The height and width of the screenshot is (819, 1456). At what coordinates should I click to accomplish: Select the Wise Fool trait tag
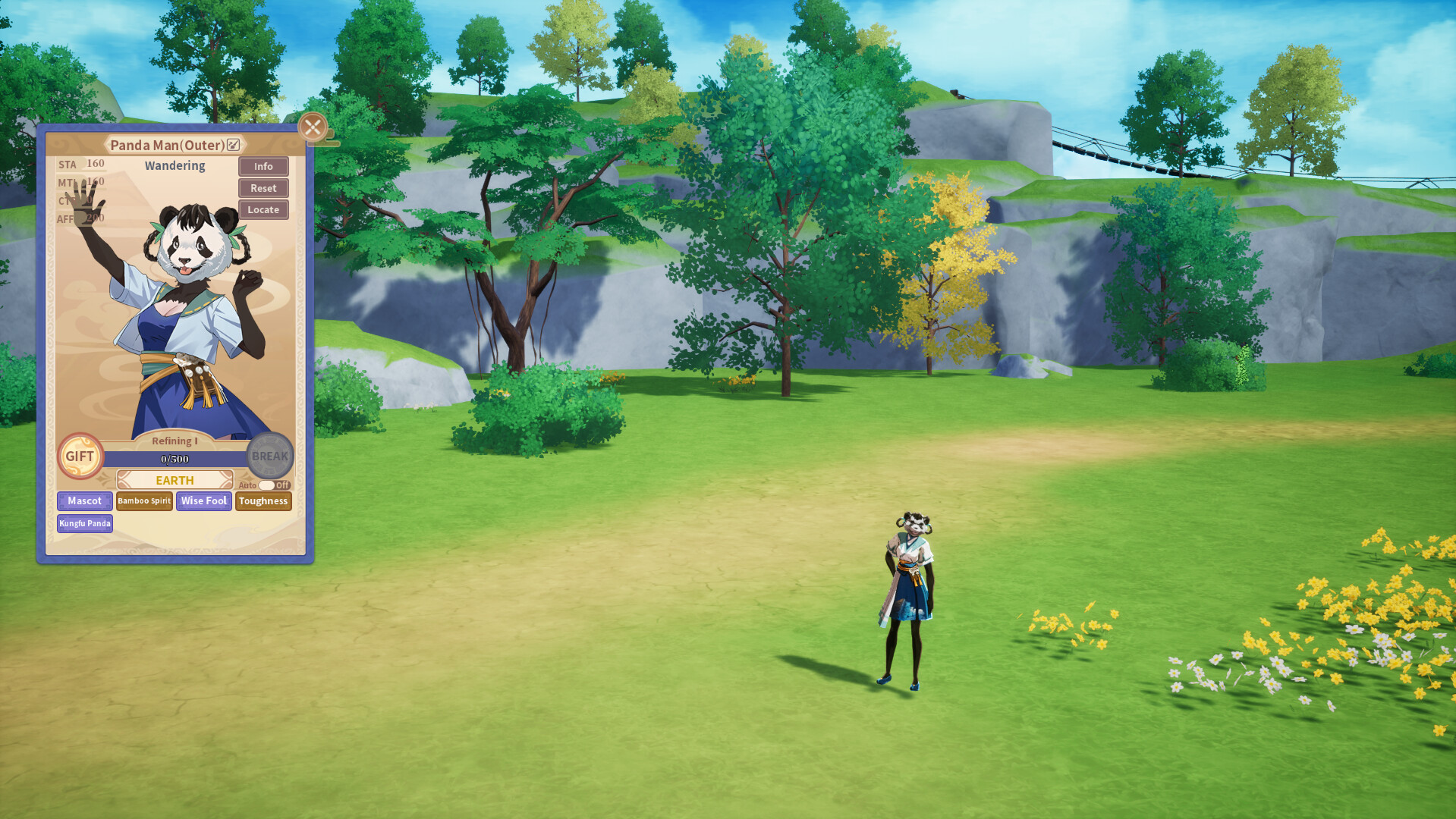click(203, 500)
